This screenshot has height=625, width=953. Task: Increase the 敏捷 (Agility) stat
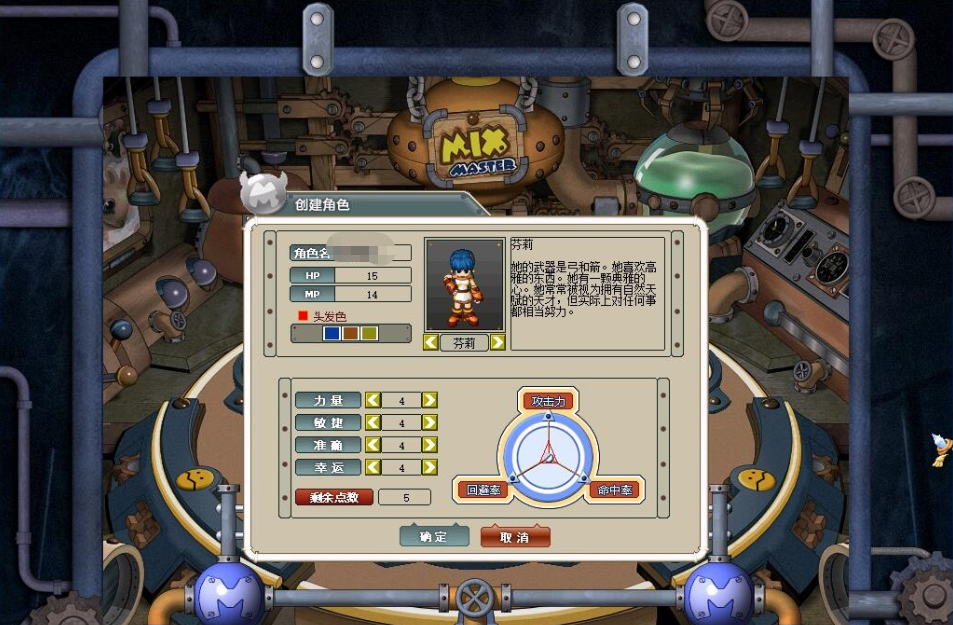[x=429, y=423]
